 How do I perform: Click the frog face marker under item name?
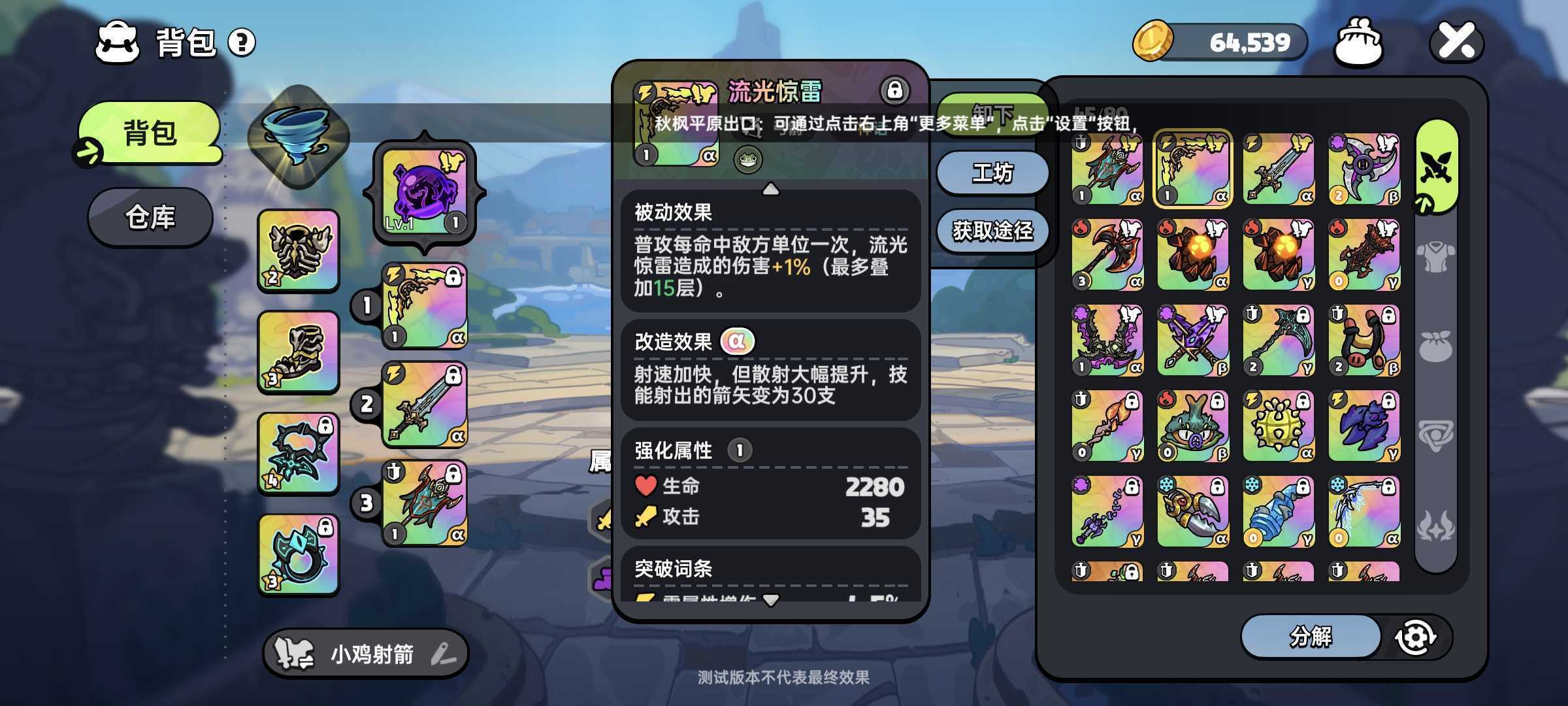point(749,159)
